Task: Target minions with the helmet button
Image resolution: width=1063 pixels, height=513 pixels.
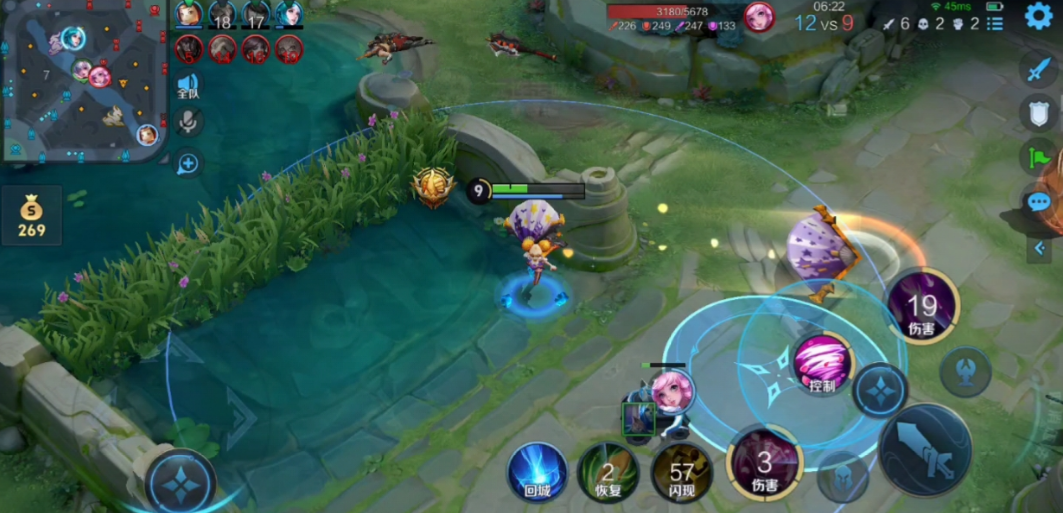Action: click(841, 477)
